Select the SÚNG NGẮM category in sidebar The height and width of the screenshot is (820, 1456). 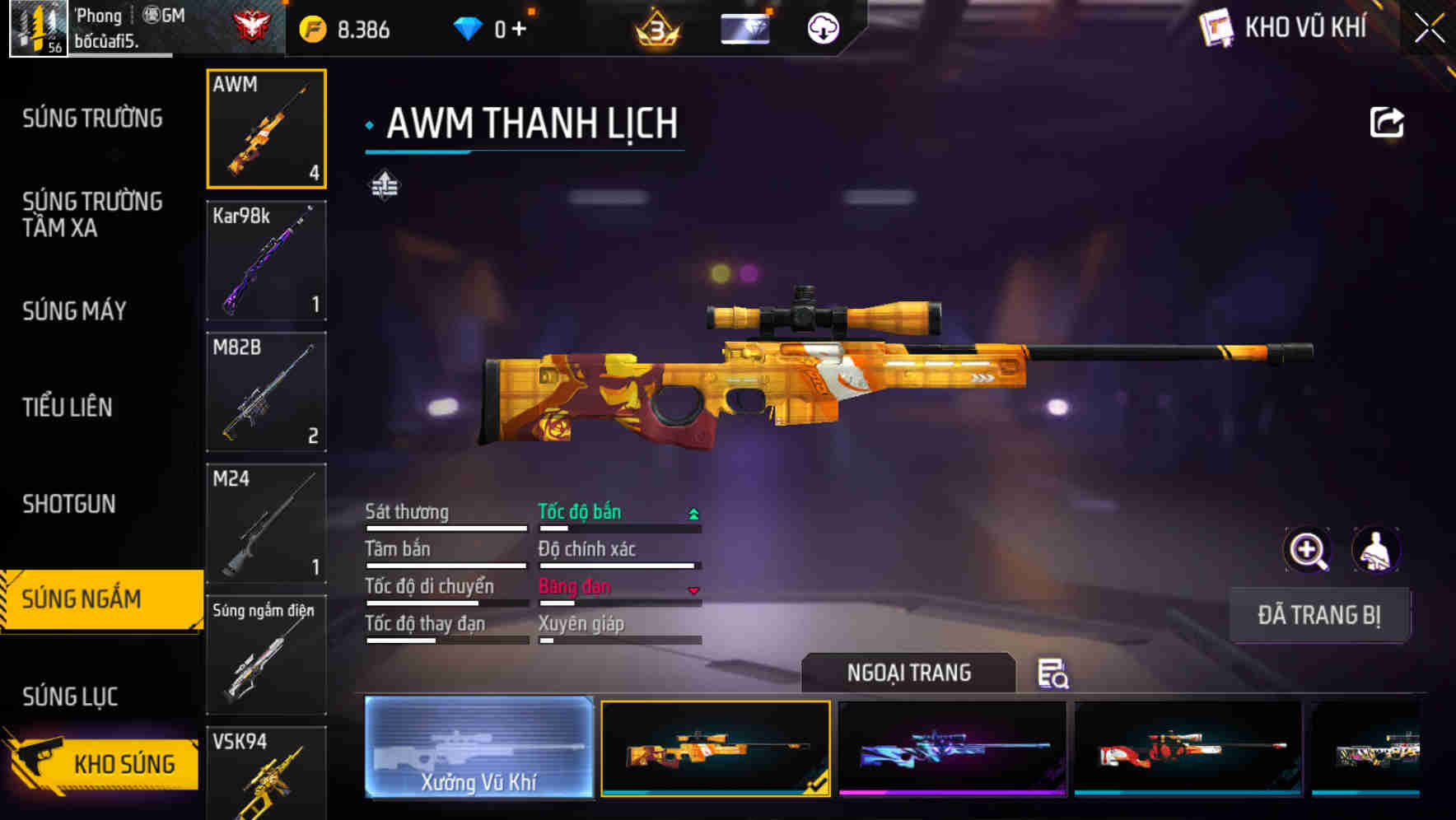[x=91, y=599]
